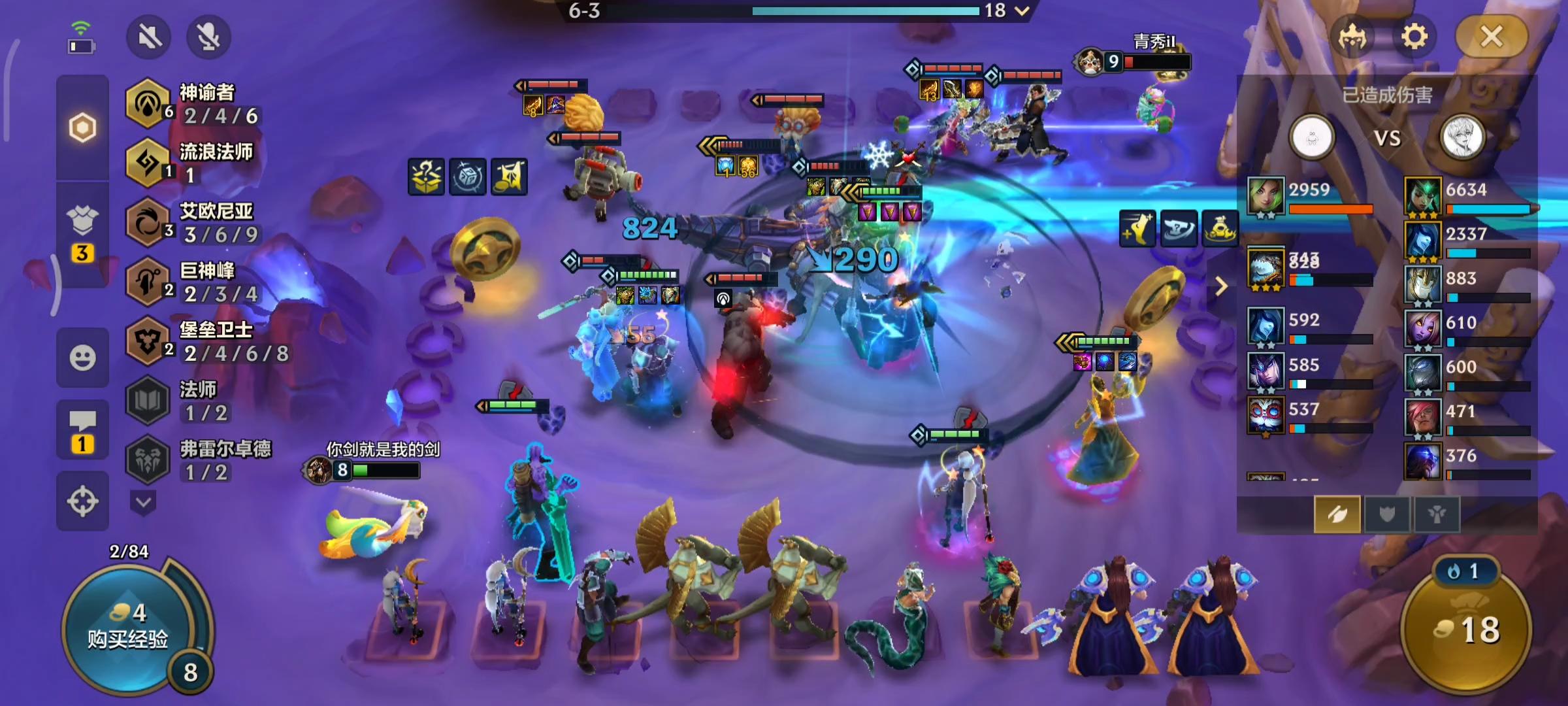Switch to the shield damage-taken tab
This screenshot has width=1568, height=706.
tap(1386, 515)
